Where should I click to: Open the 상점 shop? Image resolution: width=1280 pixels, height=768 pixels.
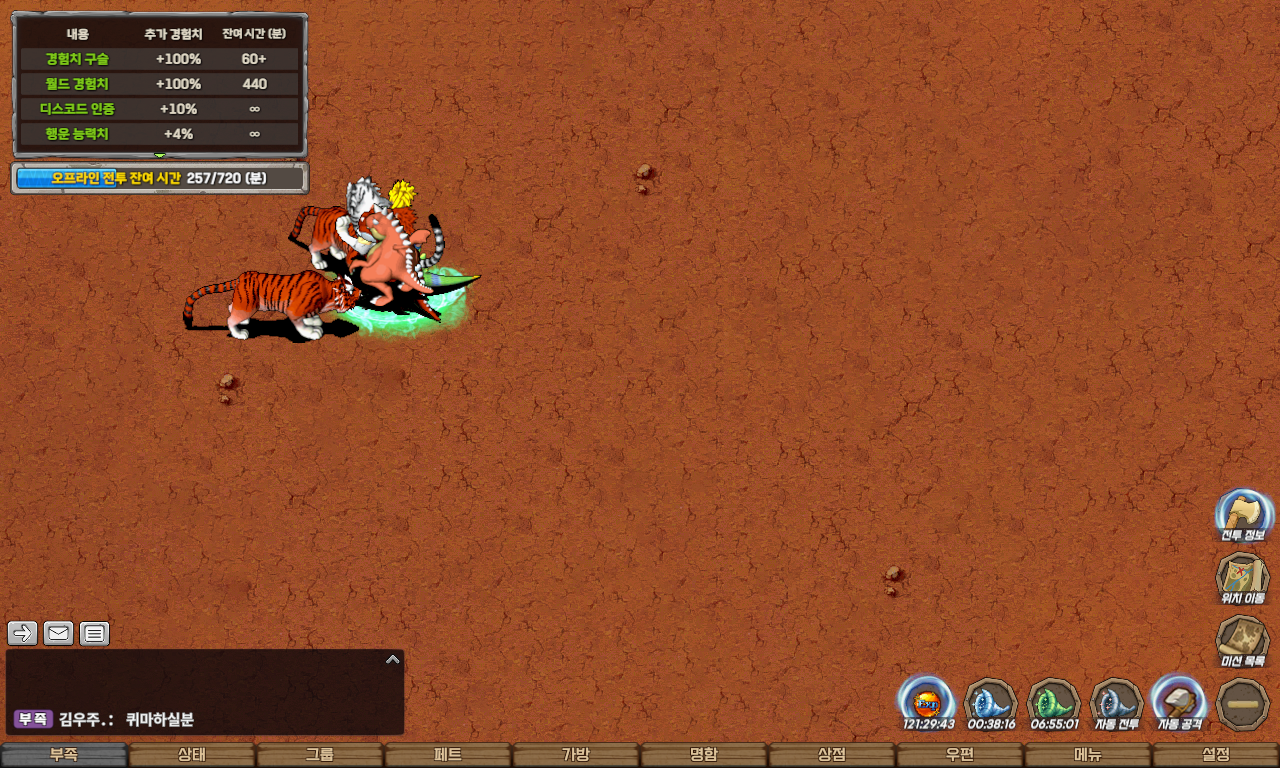coord(832,755)
